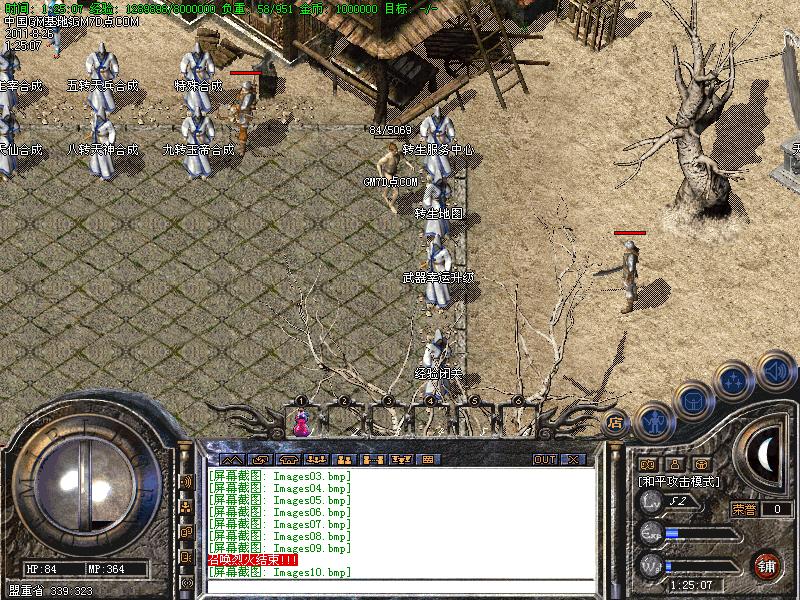Click the network tree icon beside chat
800x600 pixels.
(186, 506)
